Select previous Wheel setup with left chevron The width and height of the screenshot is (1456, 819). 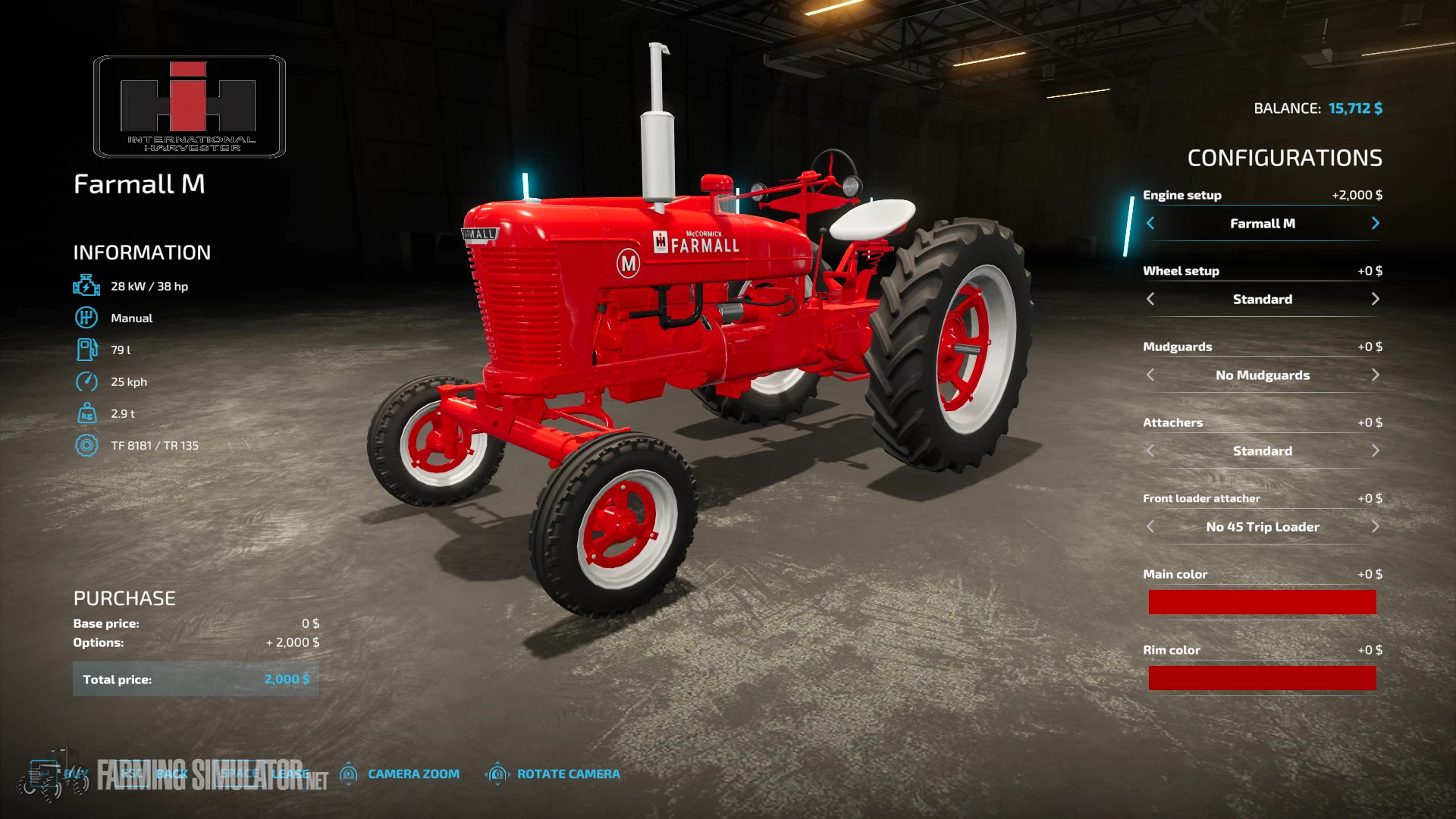(x=1150, y=299)
